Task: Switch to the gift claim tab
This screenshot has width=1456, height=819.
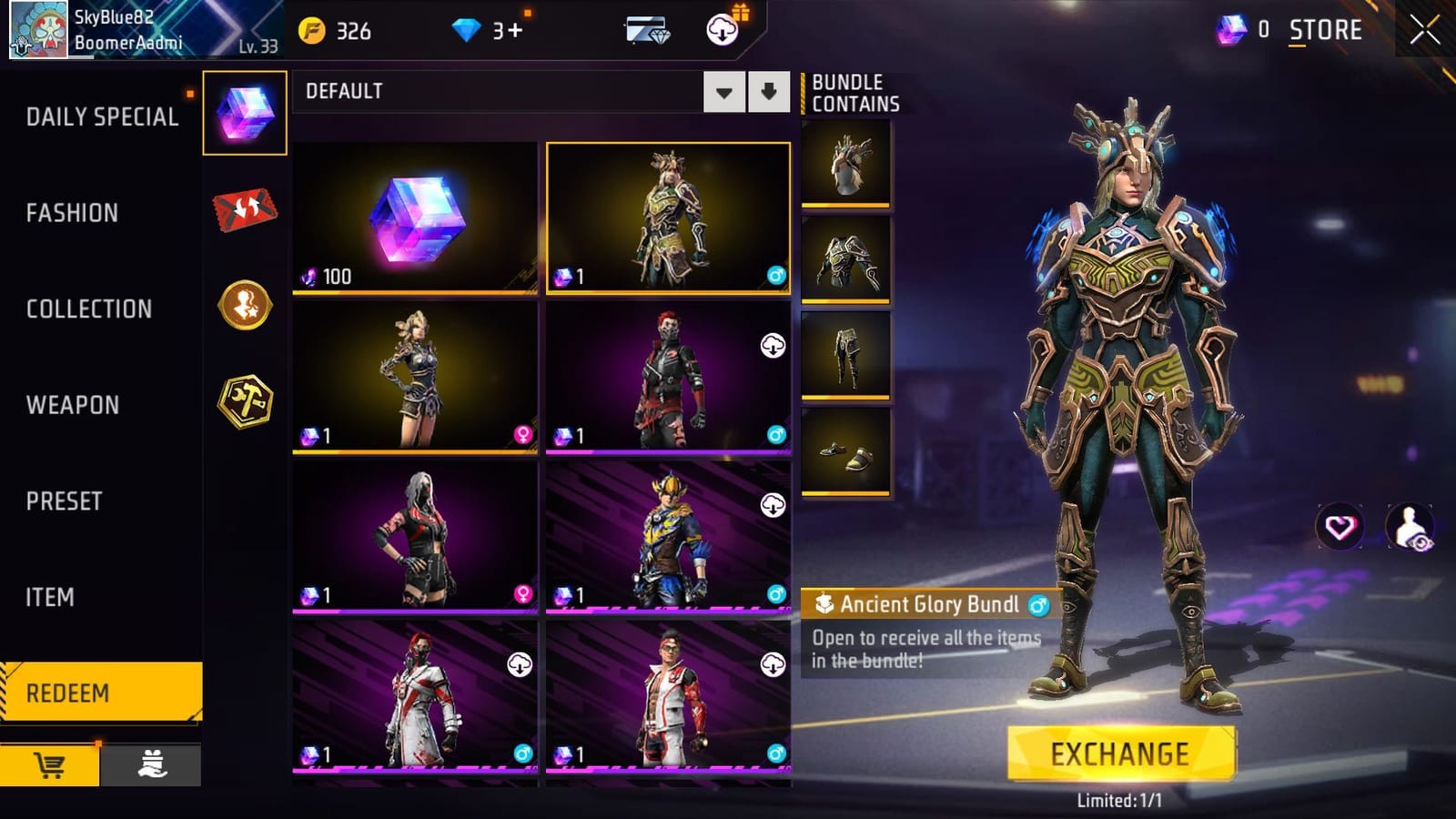Action: (x=153, y=765)
